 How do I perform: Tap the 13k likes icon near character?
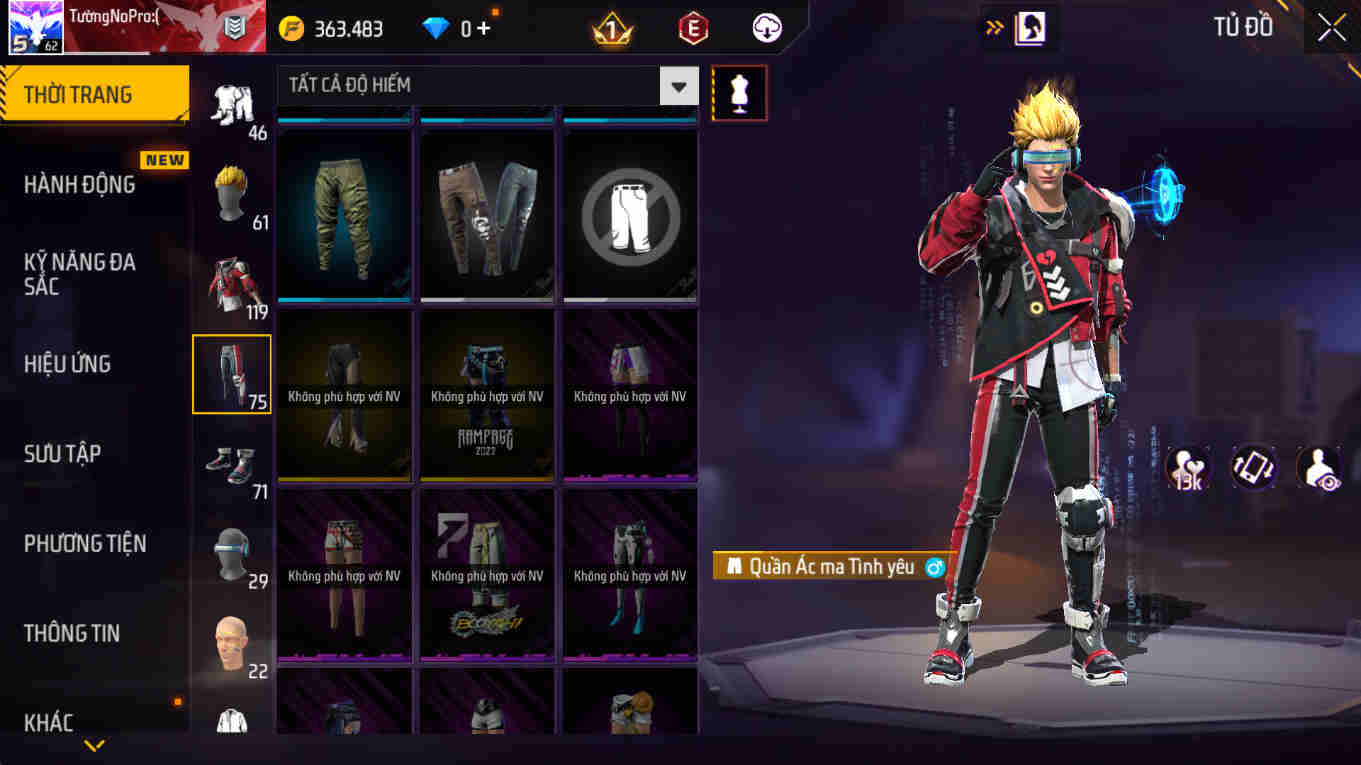(1187, 468)
